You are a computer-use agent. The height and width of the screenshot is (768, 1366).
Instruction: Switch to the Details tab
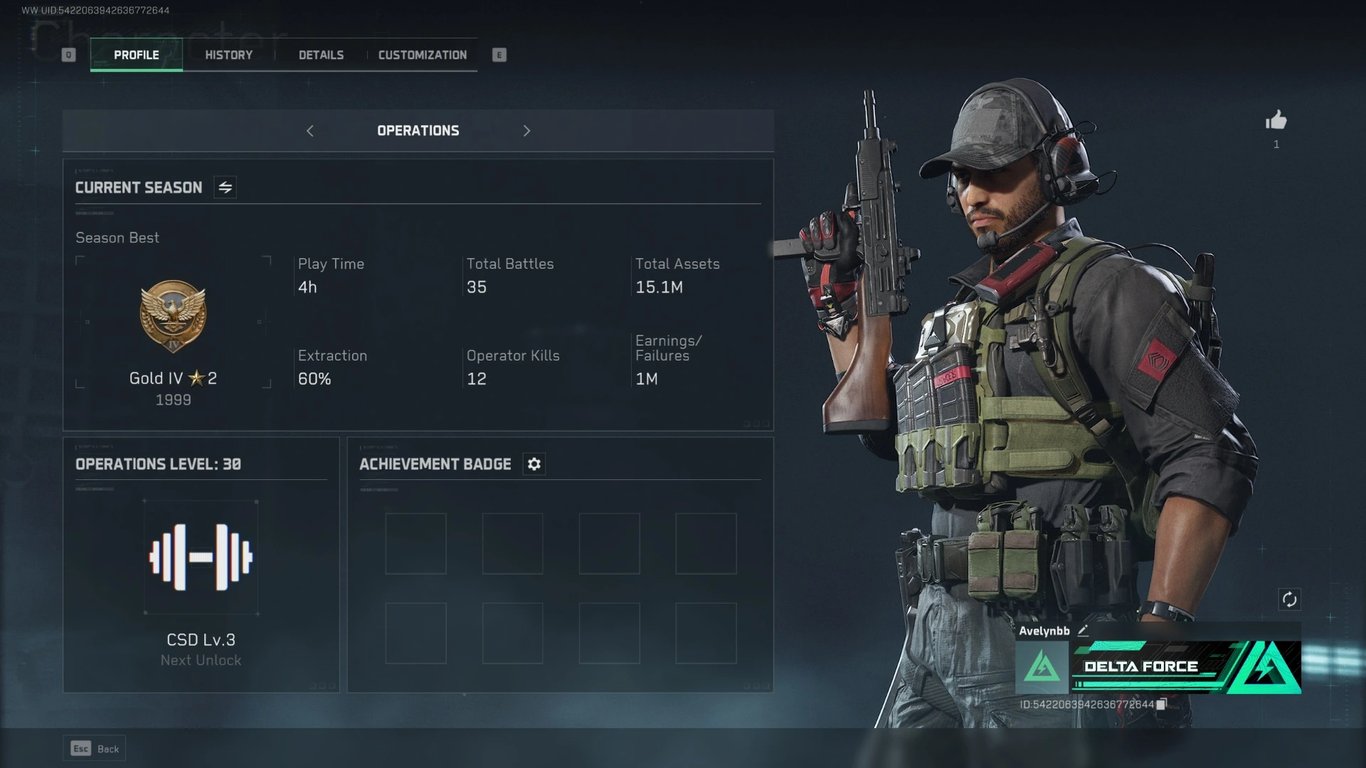(321, 55)
